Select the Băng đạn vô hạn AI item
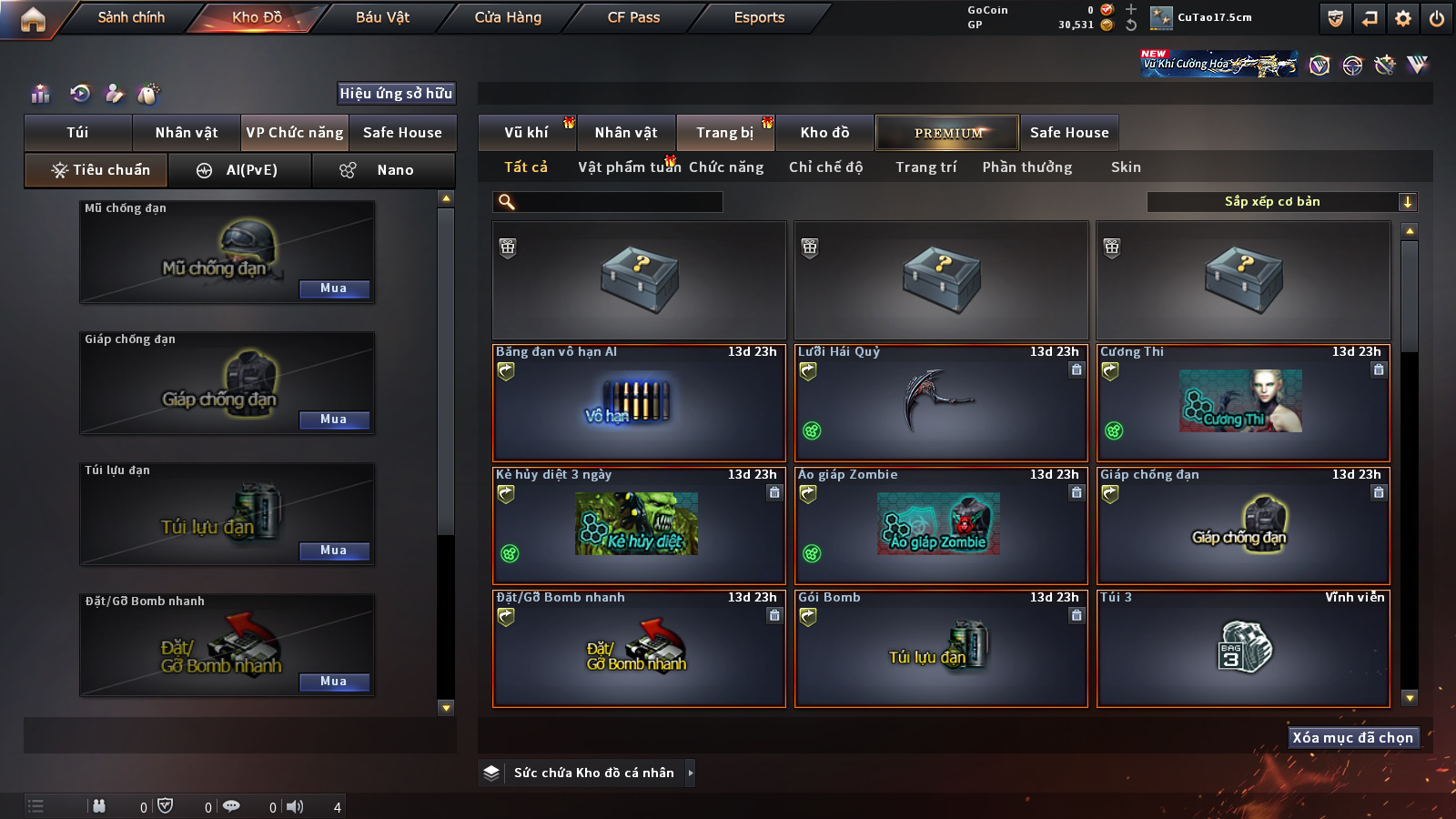Image resolution: width=1456 pixels, height=819 pixels. tap(639, 402)
